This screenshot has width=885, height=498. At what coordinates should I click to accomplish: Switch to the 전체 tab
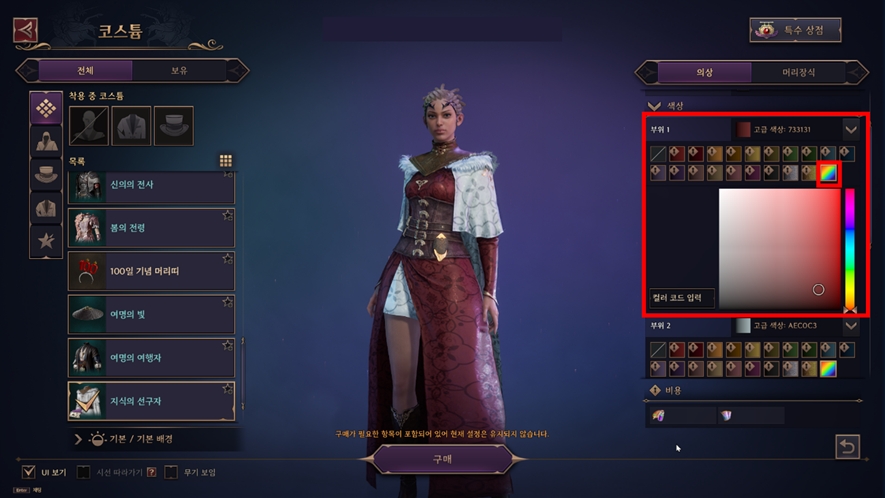85,71
